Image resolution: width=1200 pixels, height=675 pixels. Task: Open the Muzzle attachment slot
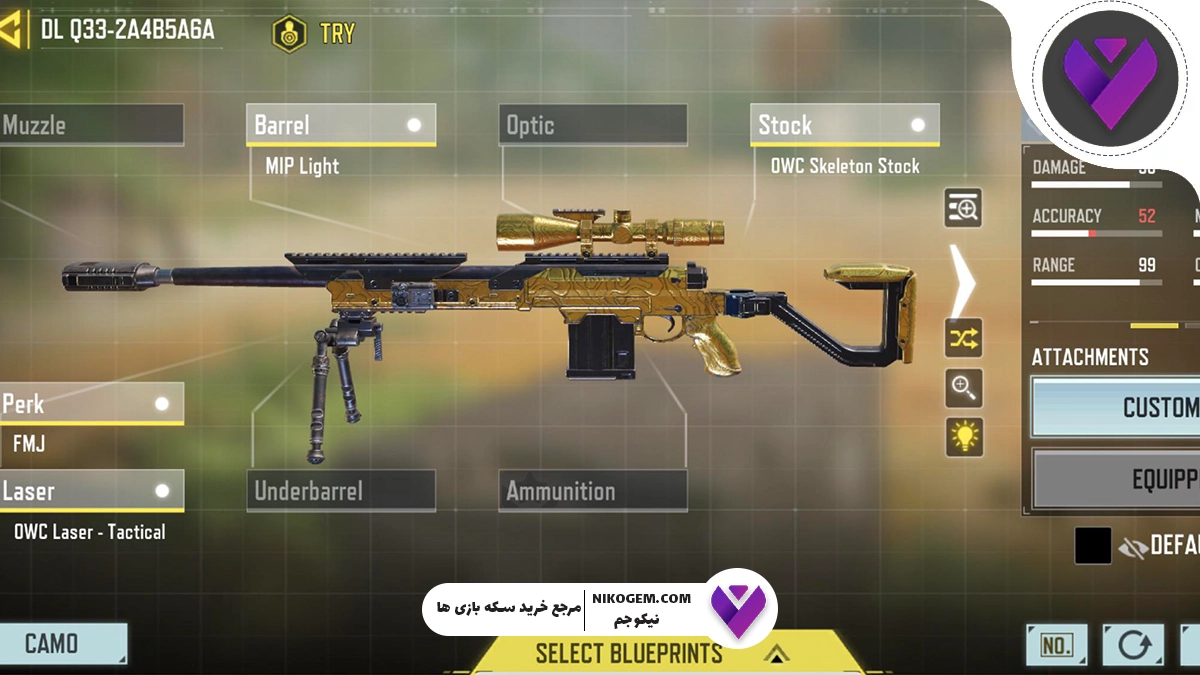pos(91,125)
